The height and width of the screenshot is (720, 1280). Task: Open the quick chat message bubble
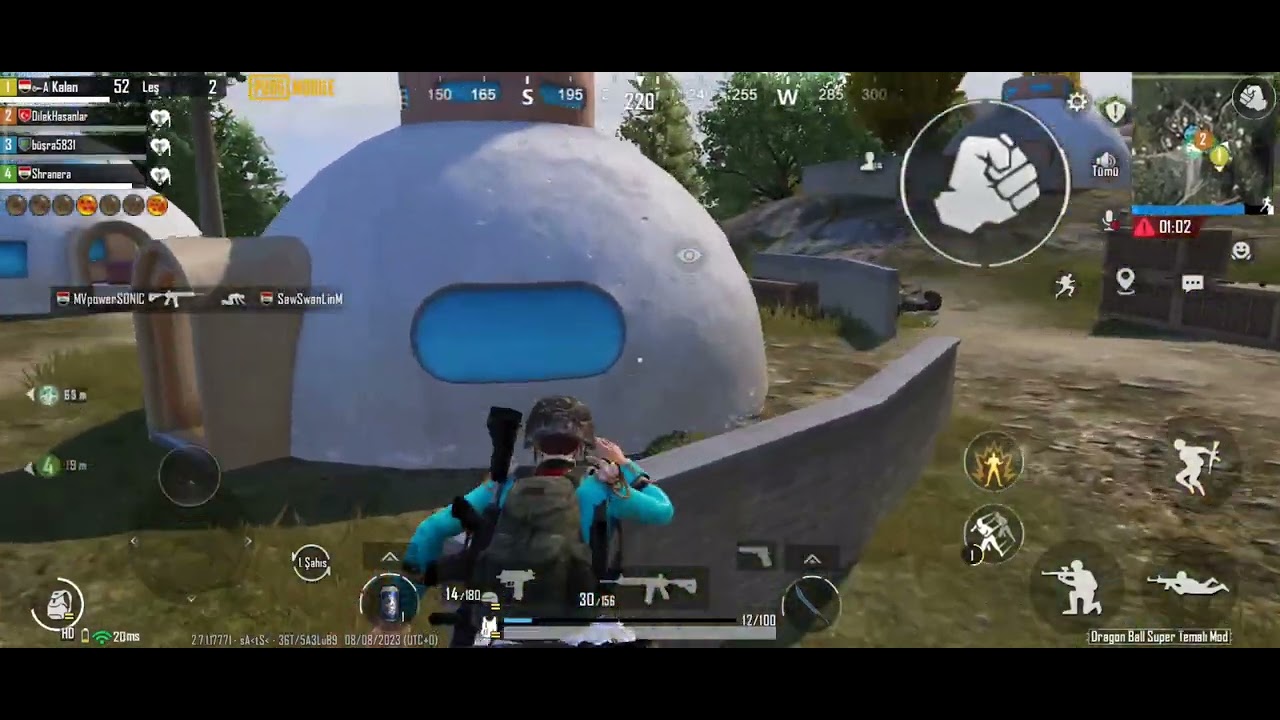[x=1192, y=284]
